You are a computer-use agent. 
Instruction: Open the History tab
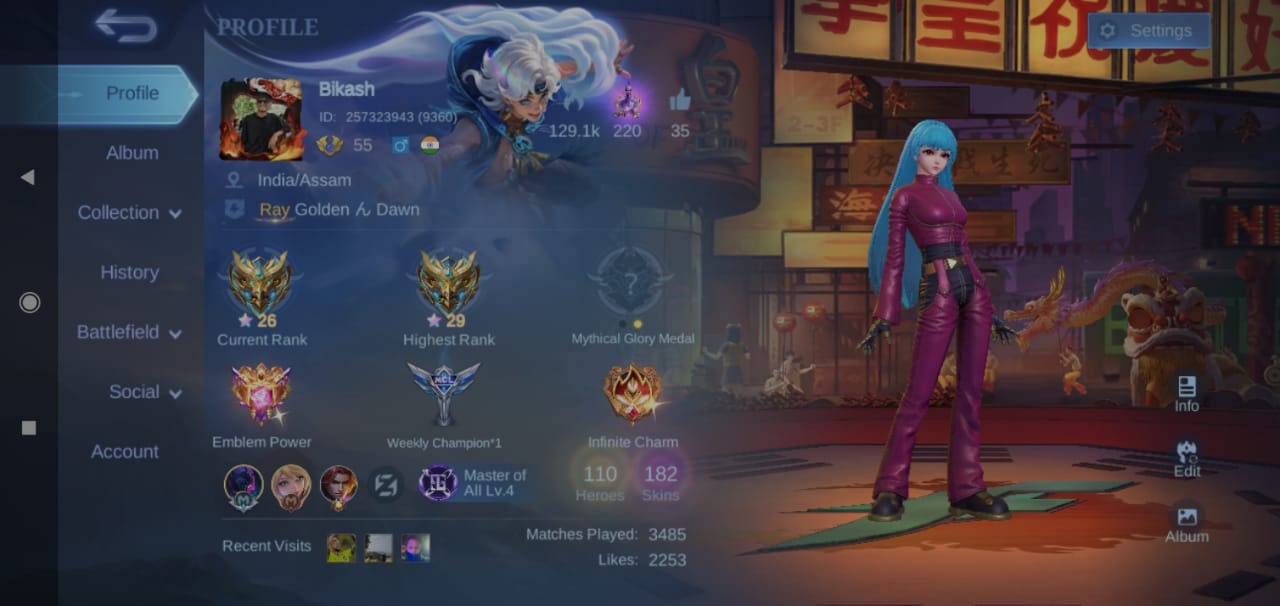(x=129, y=272)
